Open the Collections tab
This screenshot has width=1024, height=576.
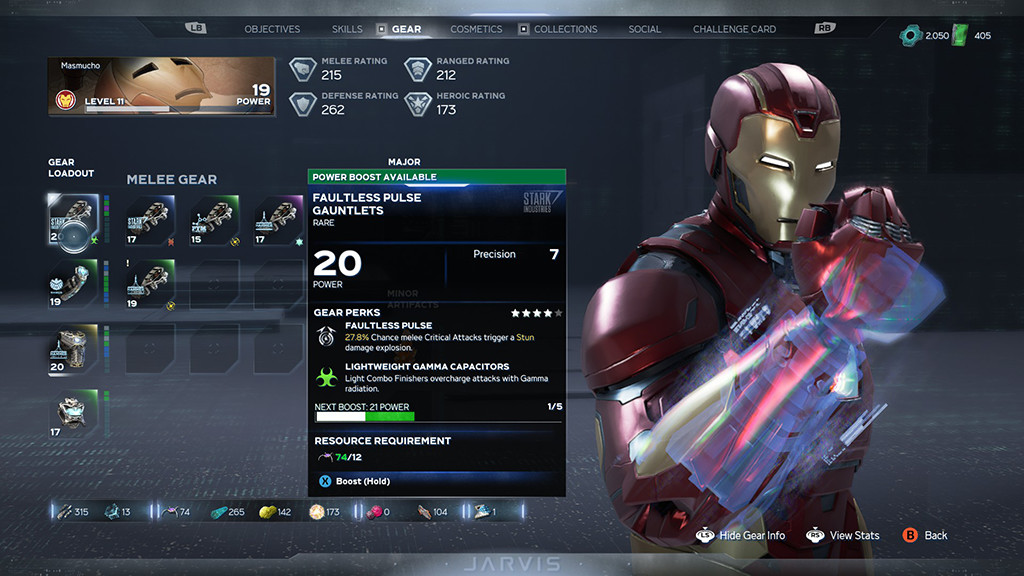[565, 29]
